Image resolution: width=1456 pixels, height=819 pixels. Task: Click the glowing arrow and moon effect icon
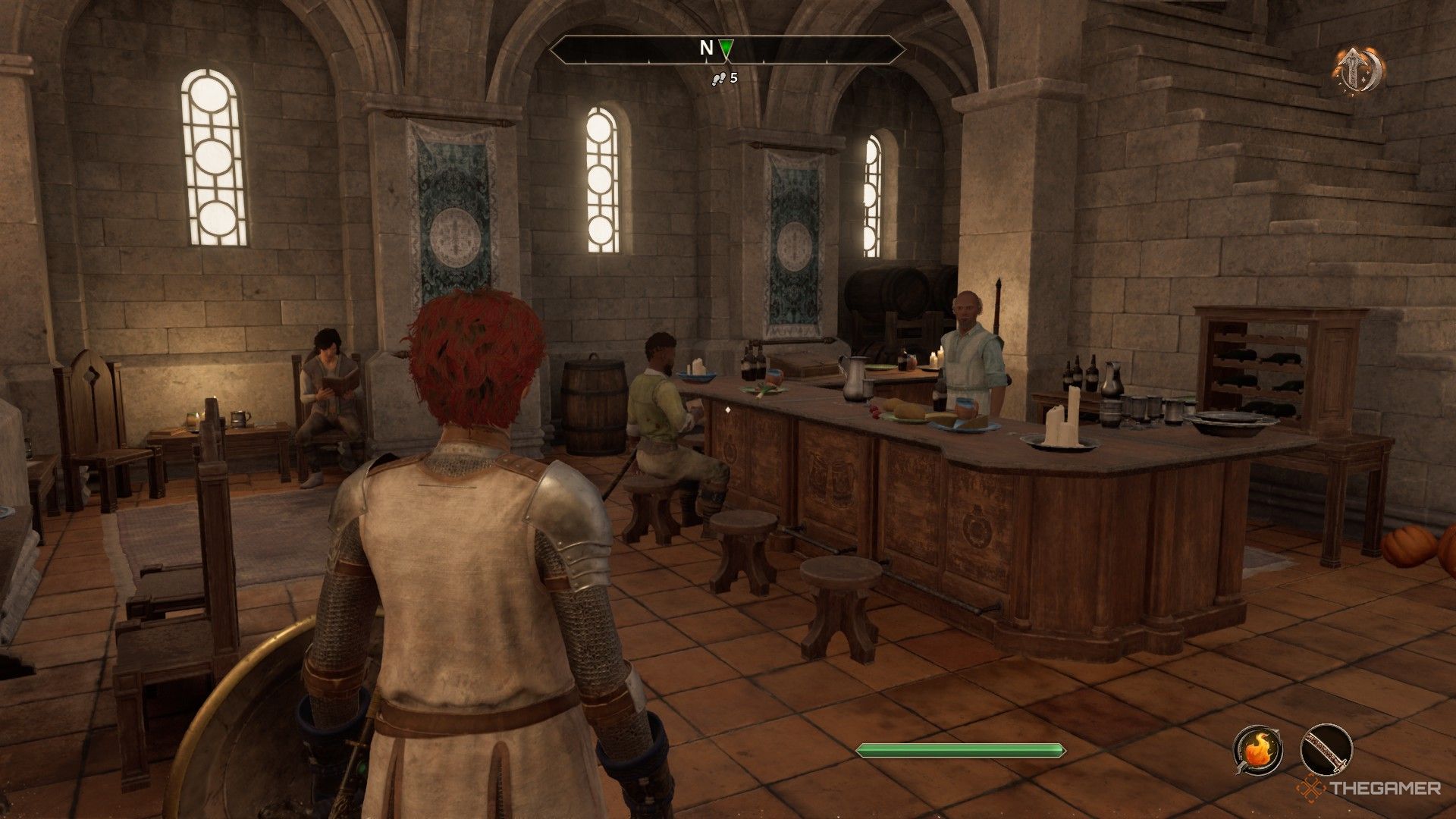pyautogui.click(x=1359, y=71)
